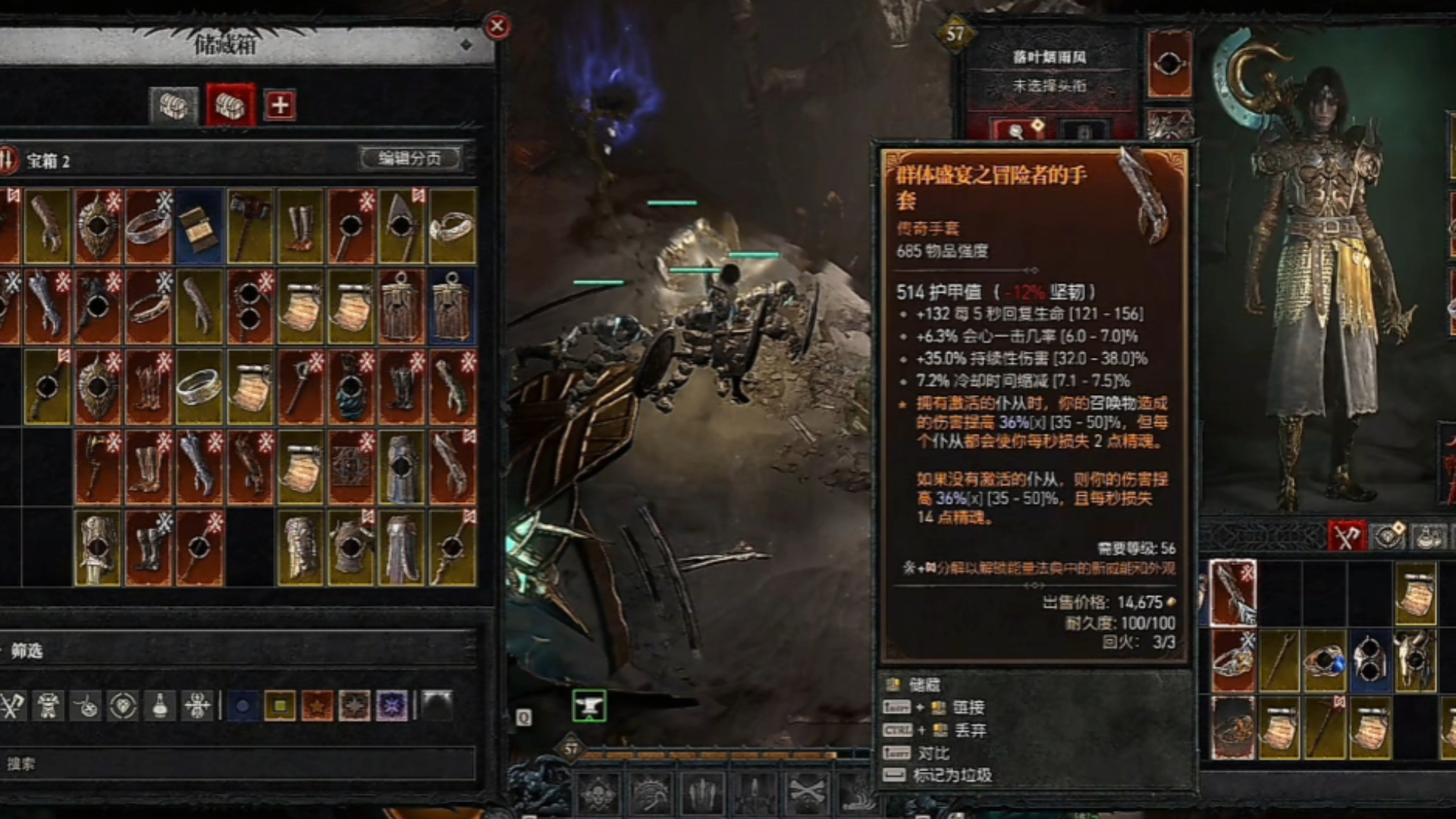This screenshot has width=1456, height=819.
Task: Toggle the orange legendary quality filter
Action: (319, 704)
